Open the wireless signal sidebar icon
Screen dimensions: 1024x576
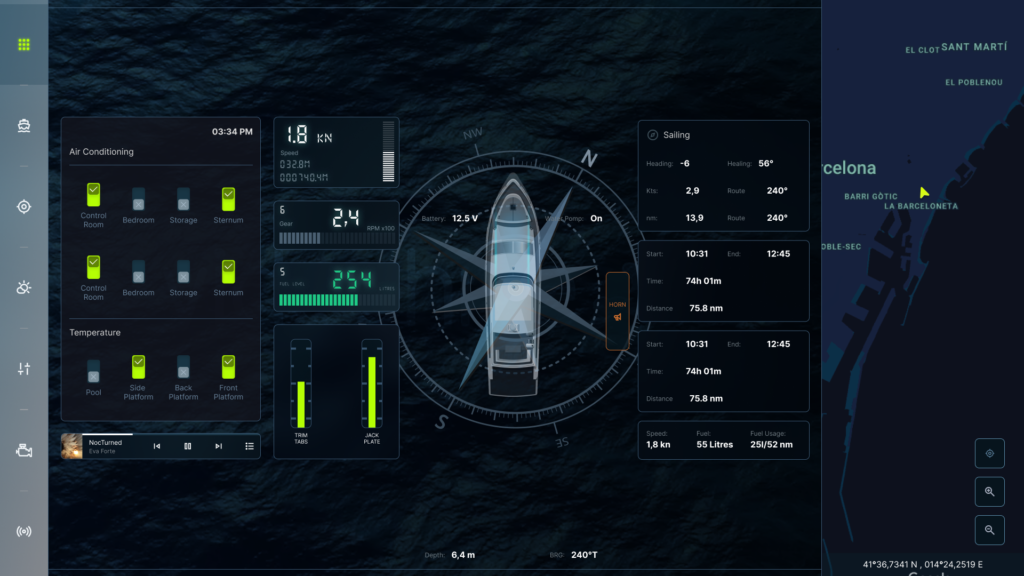tap(24, 531)
